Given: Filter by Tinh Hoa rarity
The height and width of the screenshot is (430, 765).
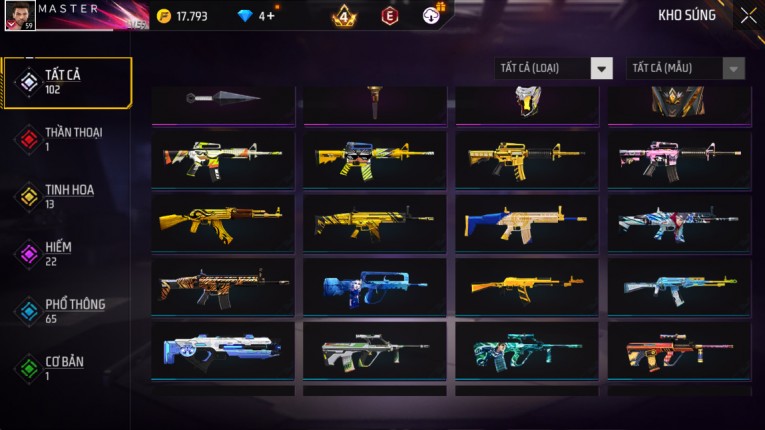Looking at the screenshot, I should pos(66,196).
